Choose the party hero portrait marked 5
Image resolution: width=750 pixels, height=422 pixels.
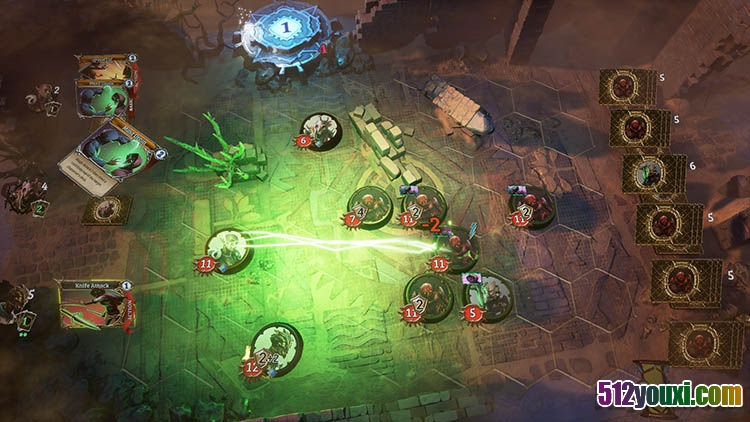[17, 302]
